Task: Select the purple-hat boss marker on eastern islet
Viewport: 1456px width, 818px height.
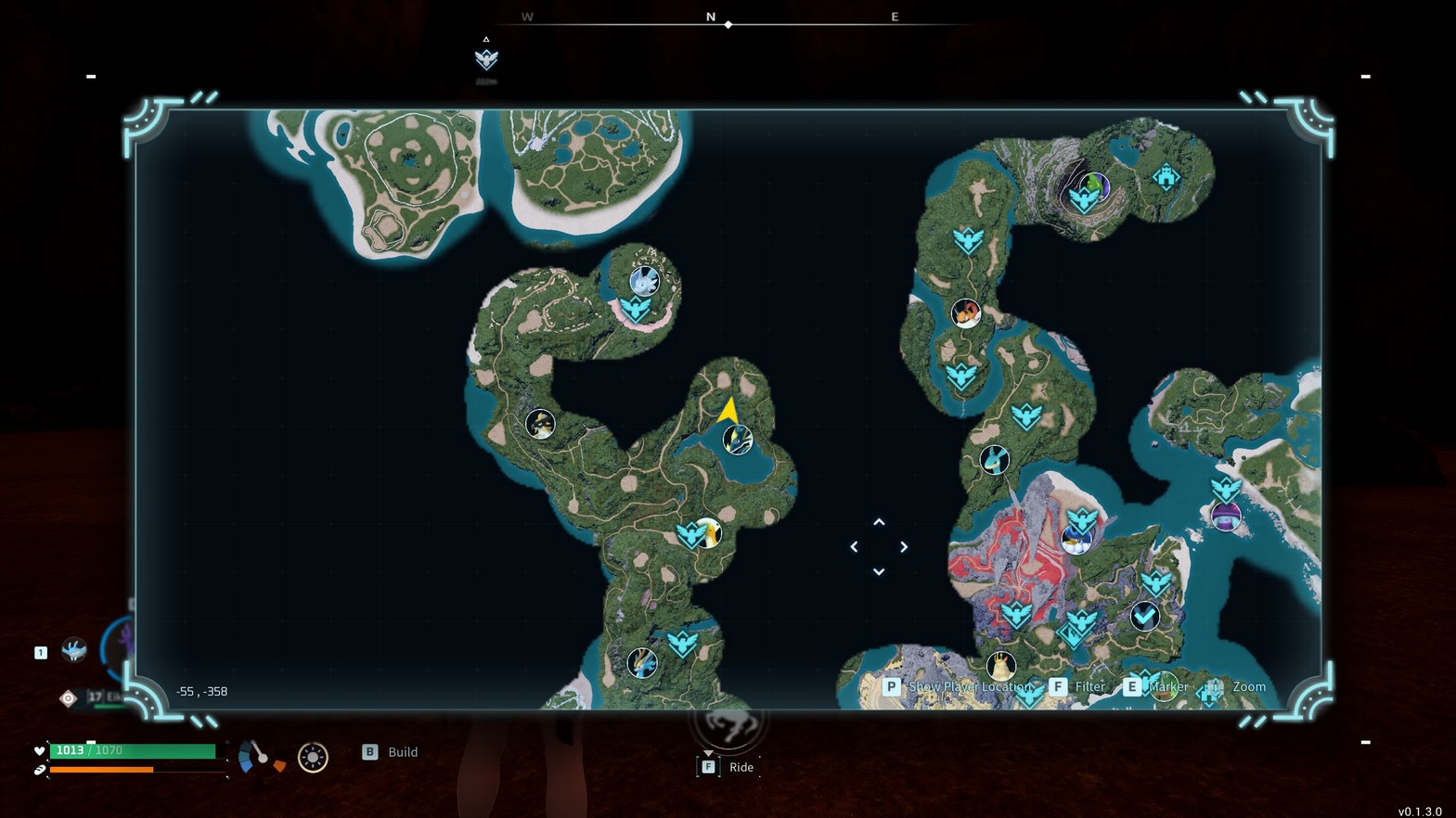Action: [x=1226, y=517]
